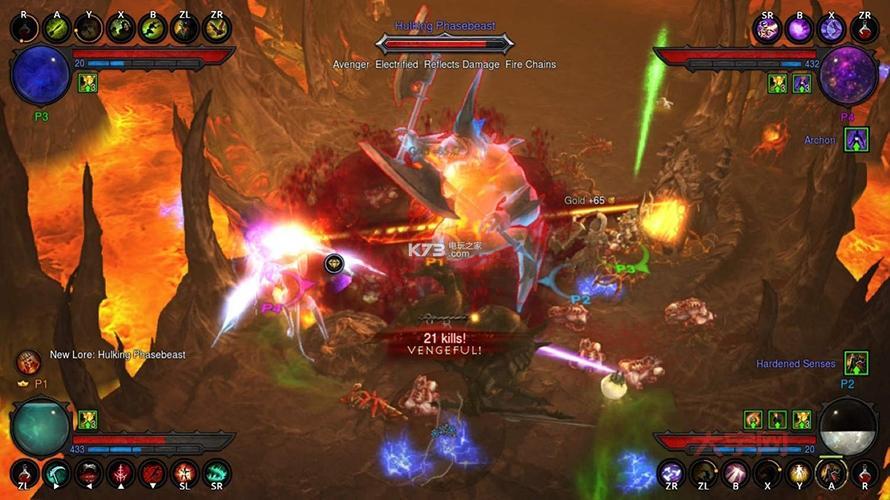Viewport: 890px width, 500px height.
Task: Activate the blue lightning skill in P2's bar
Action: click(671, 474)
